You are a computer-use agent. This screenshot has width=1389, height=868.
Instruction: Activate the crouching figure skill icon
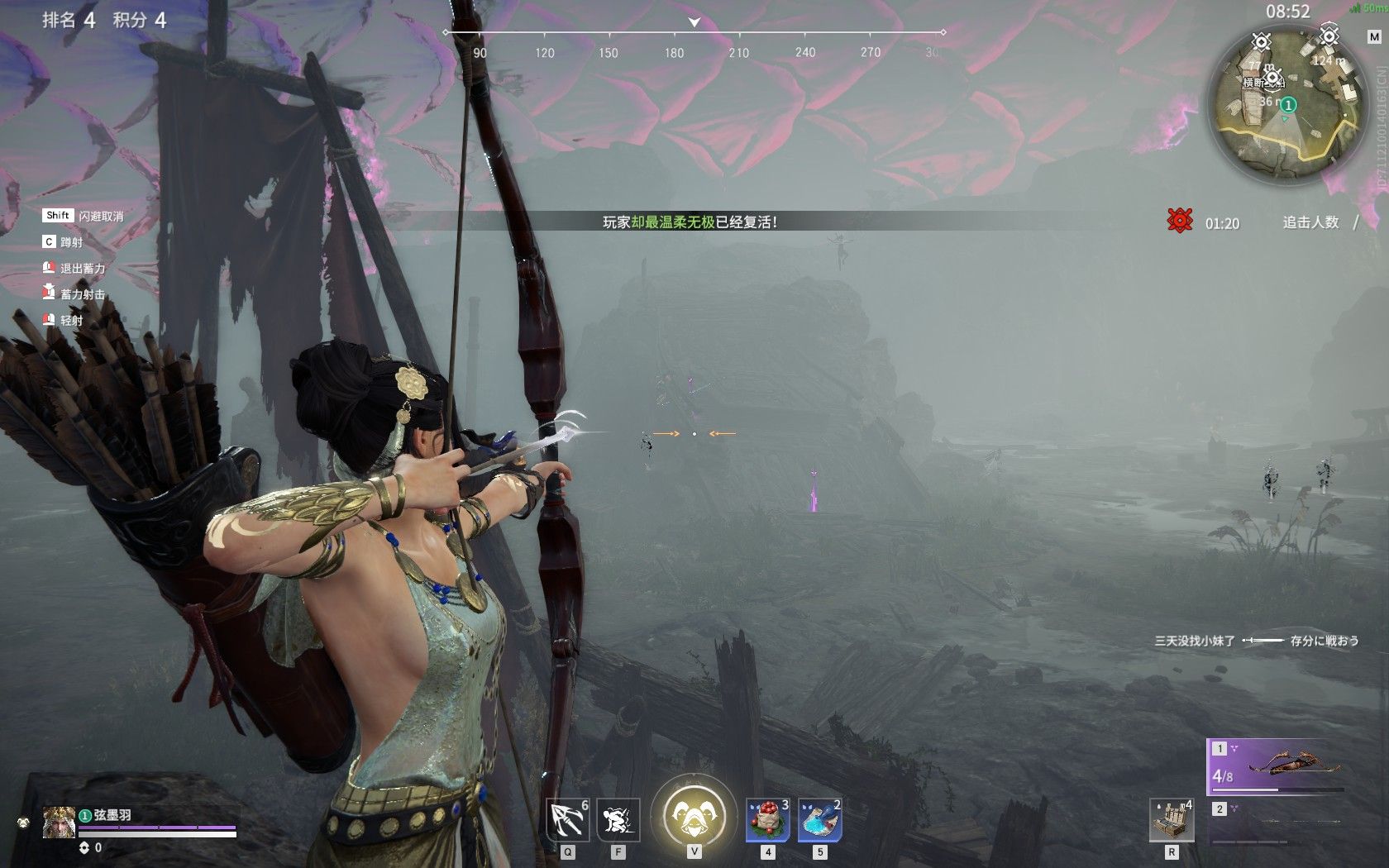point(618,820)
